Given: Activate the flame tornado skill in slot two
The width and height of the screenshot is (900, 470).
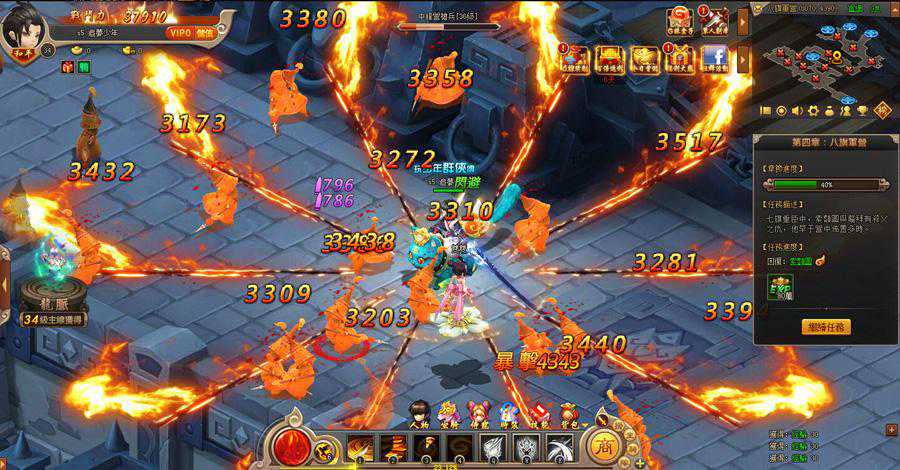Looking at the screenshot, I should [x=394, y=447].
